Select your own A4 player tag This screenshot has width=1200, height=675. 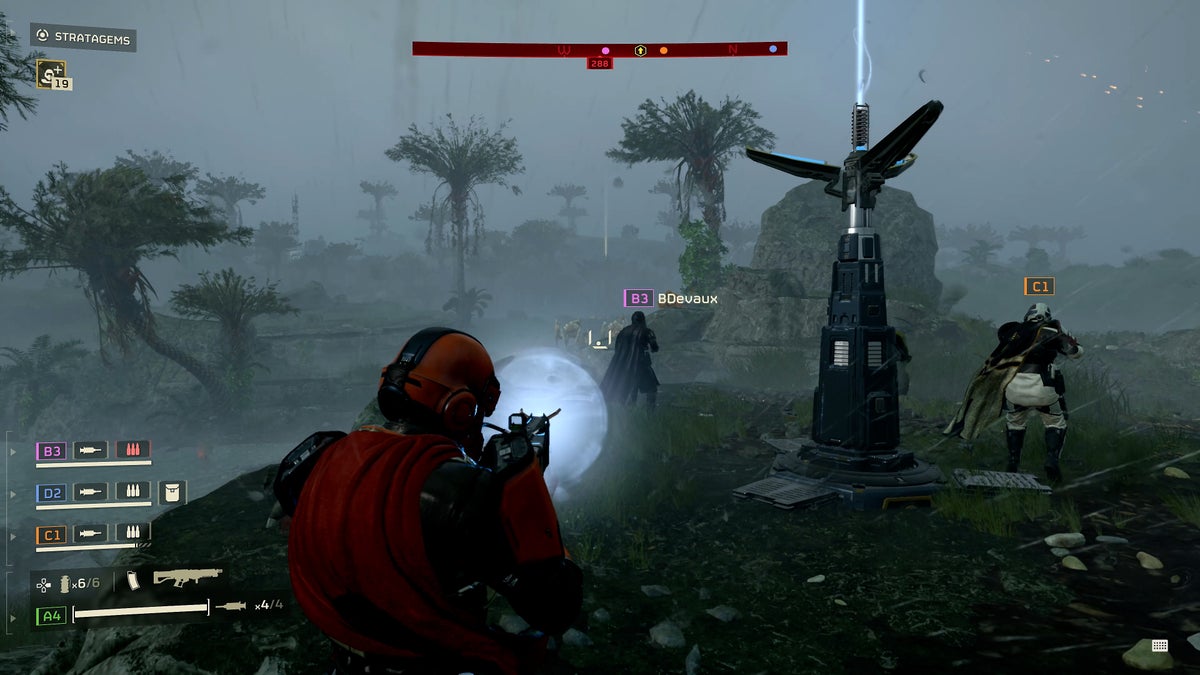[x=51, y=615]
